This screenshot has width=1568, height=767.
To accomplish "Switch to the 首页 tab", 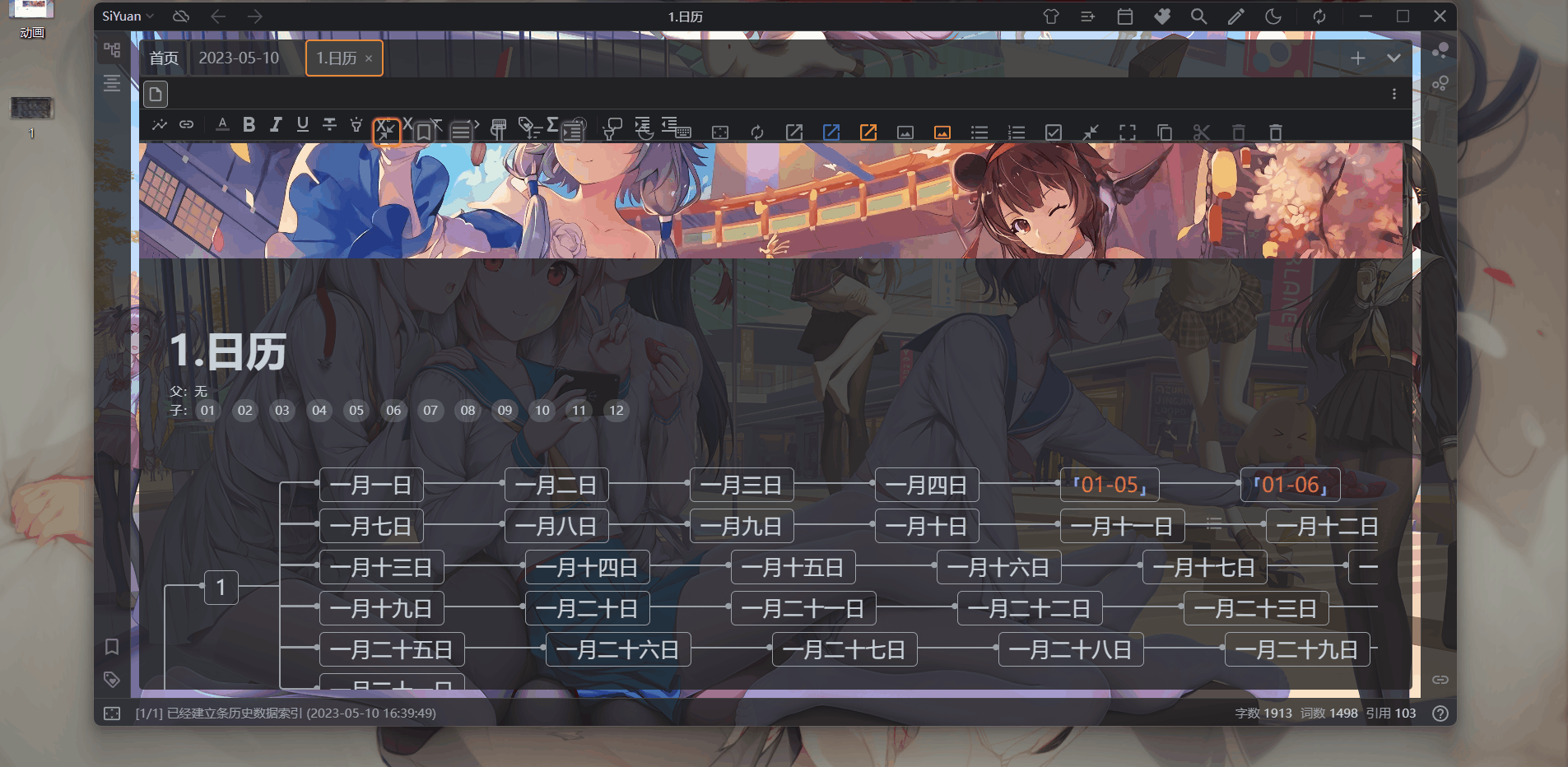I will click(x=163, y=58).
